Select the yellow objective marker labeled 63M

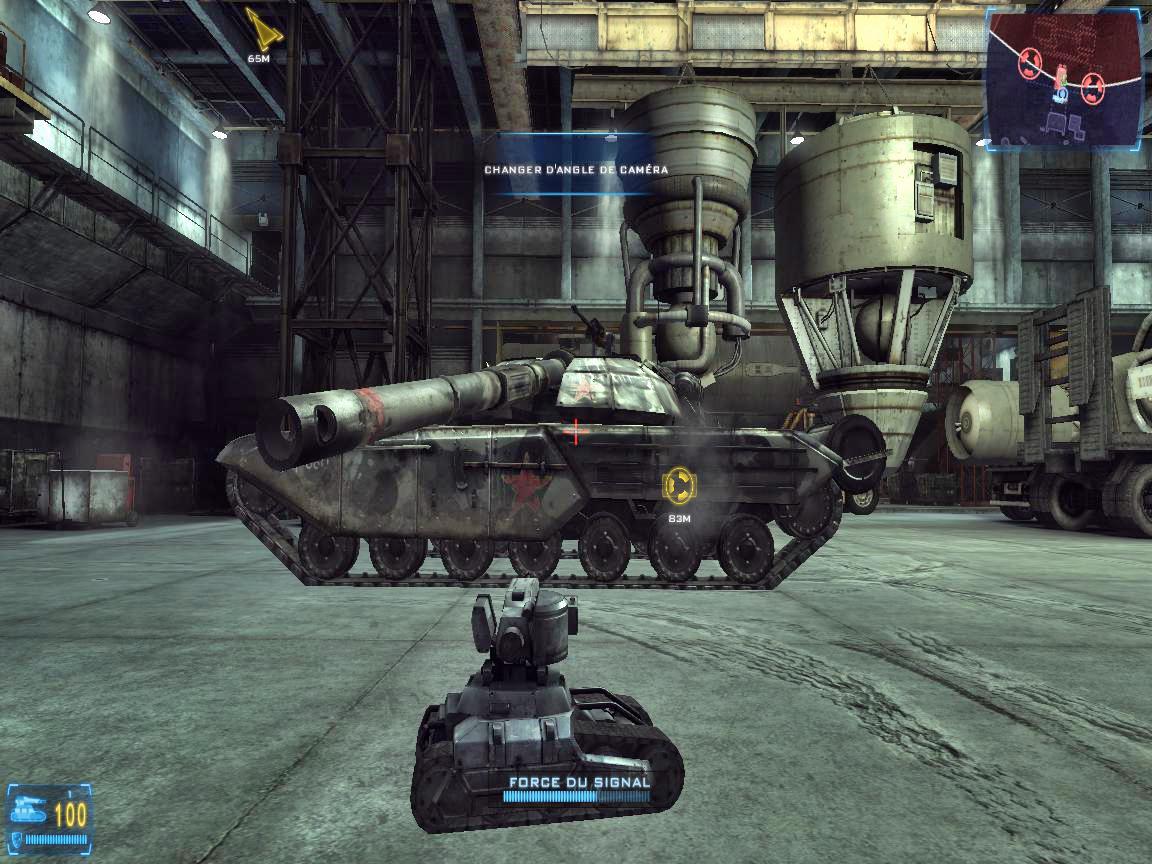click(679, 485)
